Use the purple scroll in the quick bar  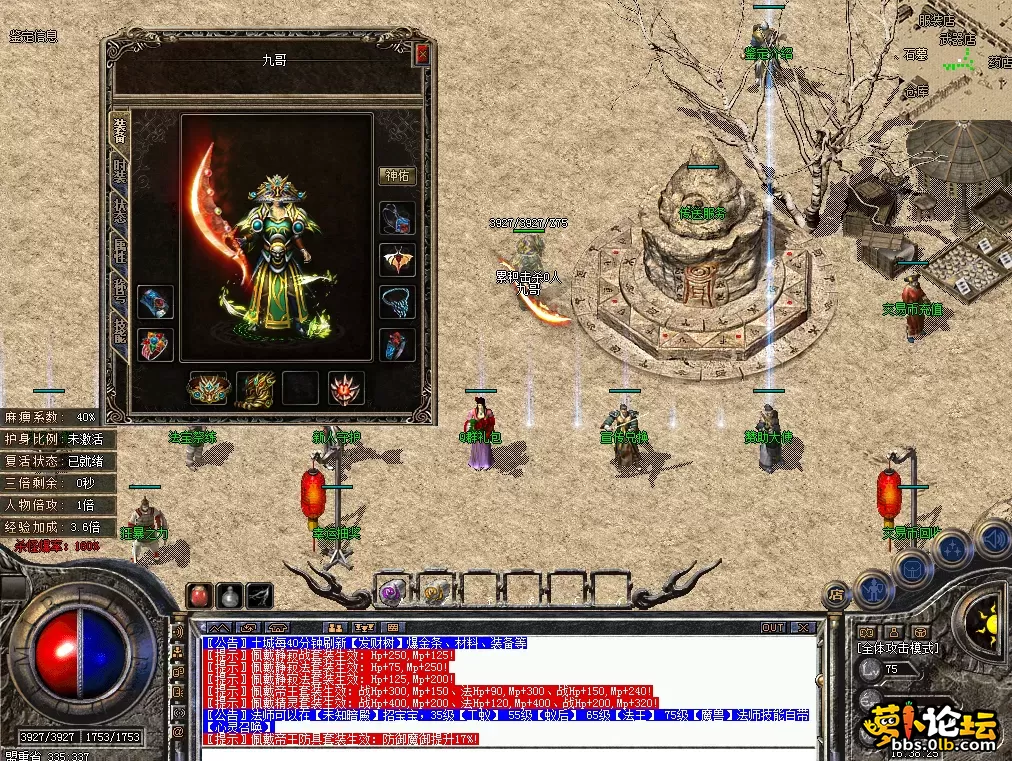tap(391, 592)
